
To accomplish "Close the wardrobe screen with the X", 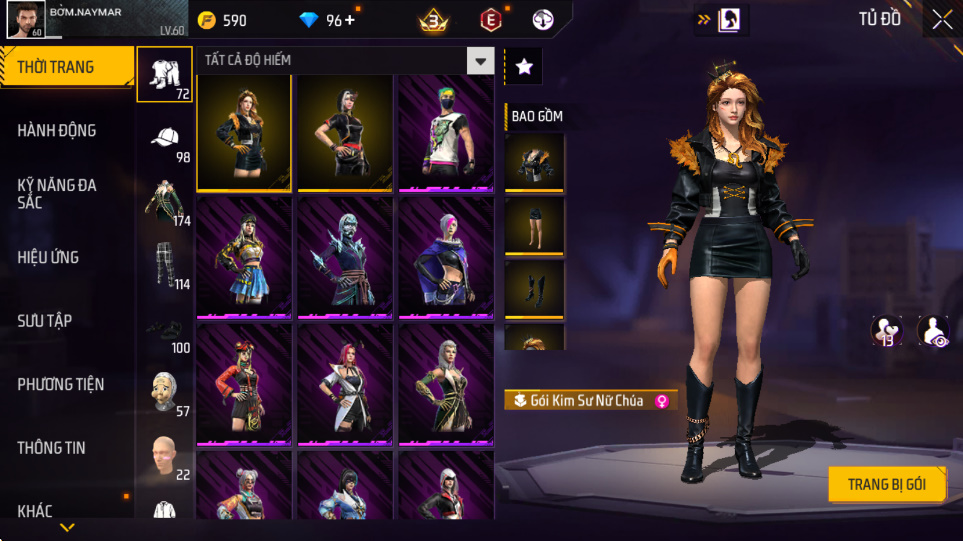I will tap(942, 19).
